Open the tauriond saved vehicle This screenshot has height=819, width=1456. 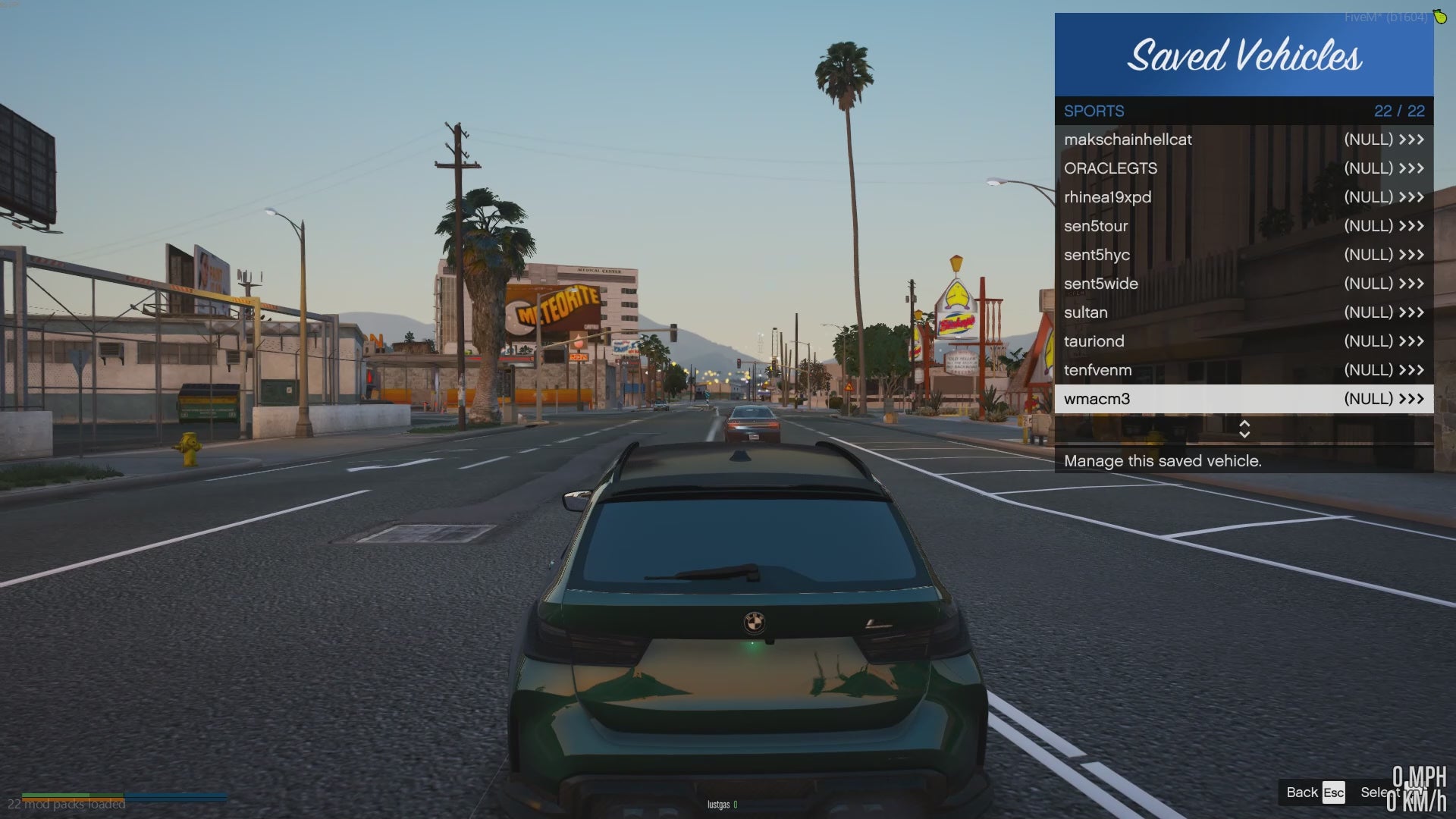click(1244, 341)
